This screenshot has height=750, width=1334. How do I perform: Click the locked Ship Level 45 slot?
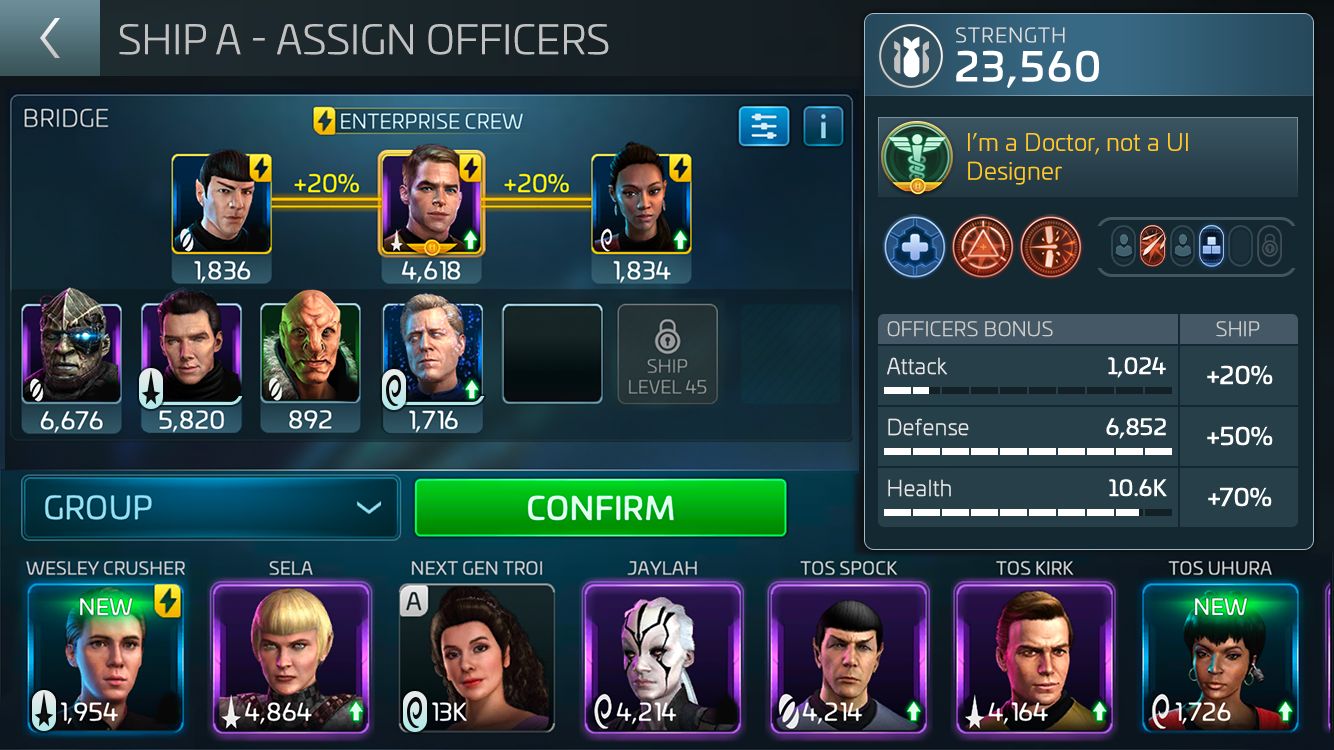pos(667,354)
